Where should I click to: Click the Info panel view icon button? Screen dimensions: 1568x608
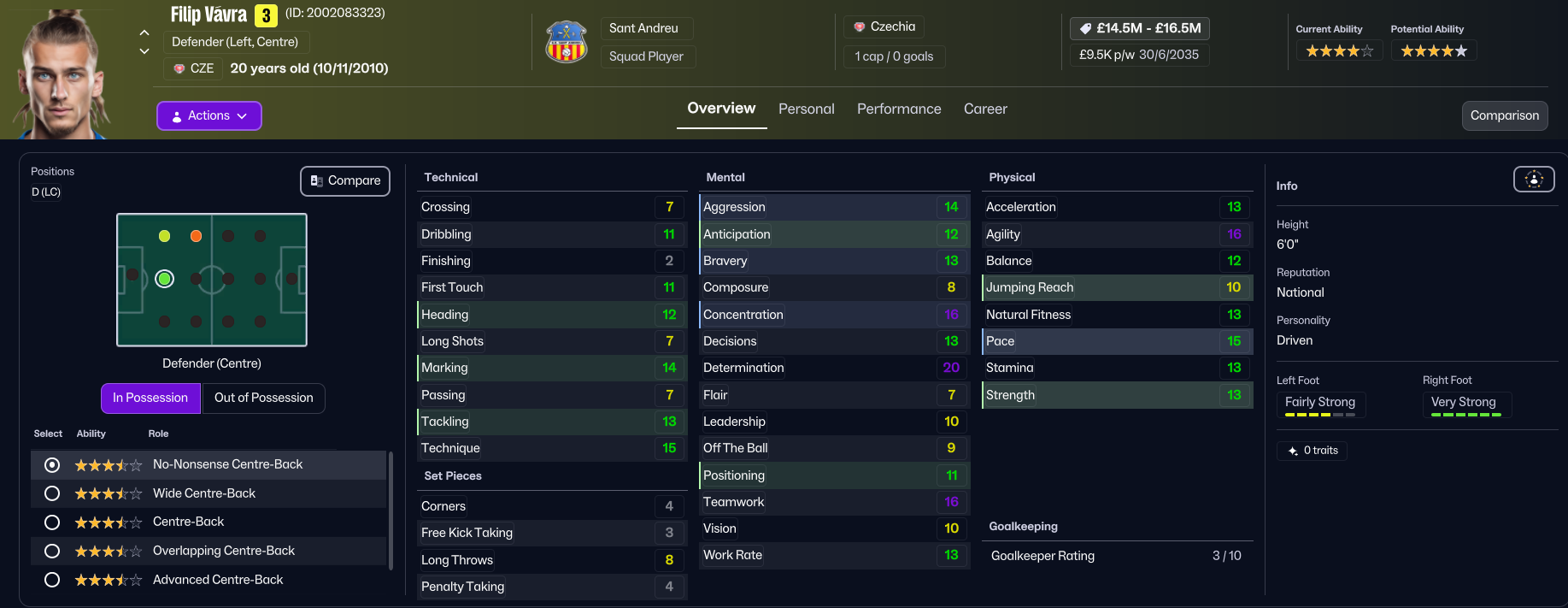pos(1534,179)
